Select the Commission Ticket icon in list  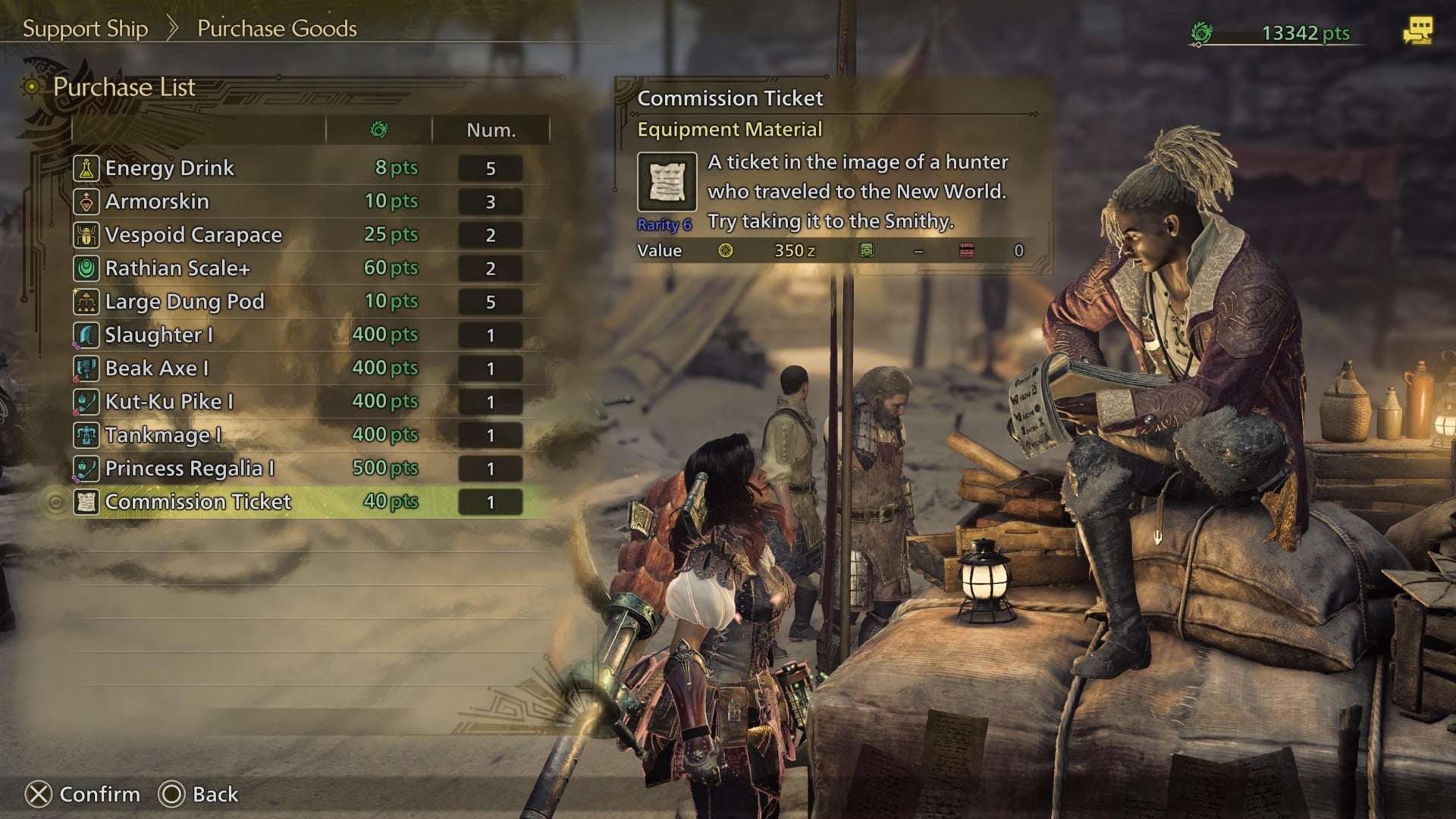(x=86, y=501)
